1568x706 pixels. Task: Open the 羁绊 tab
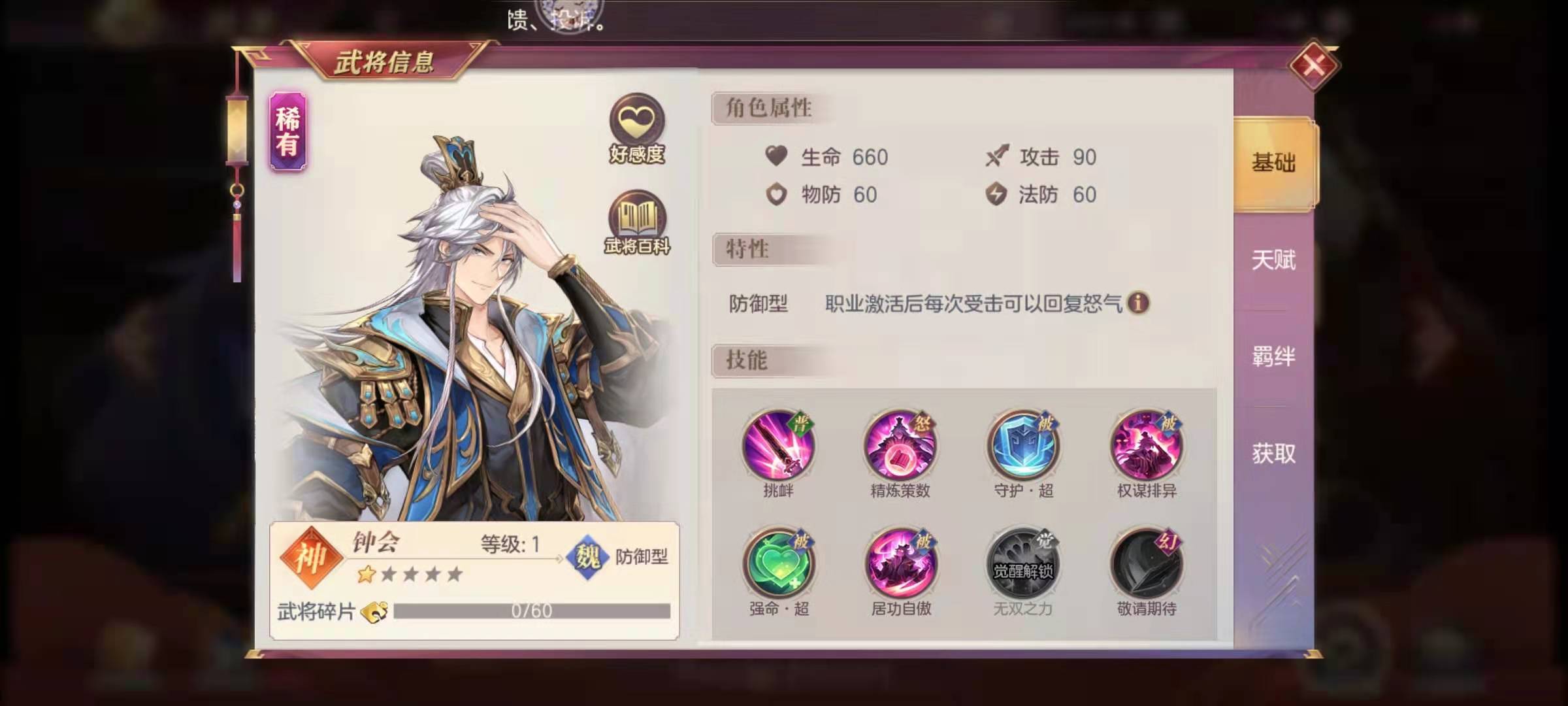point(1273,356)
